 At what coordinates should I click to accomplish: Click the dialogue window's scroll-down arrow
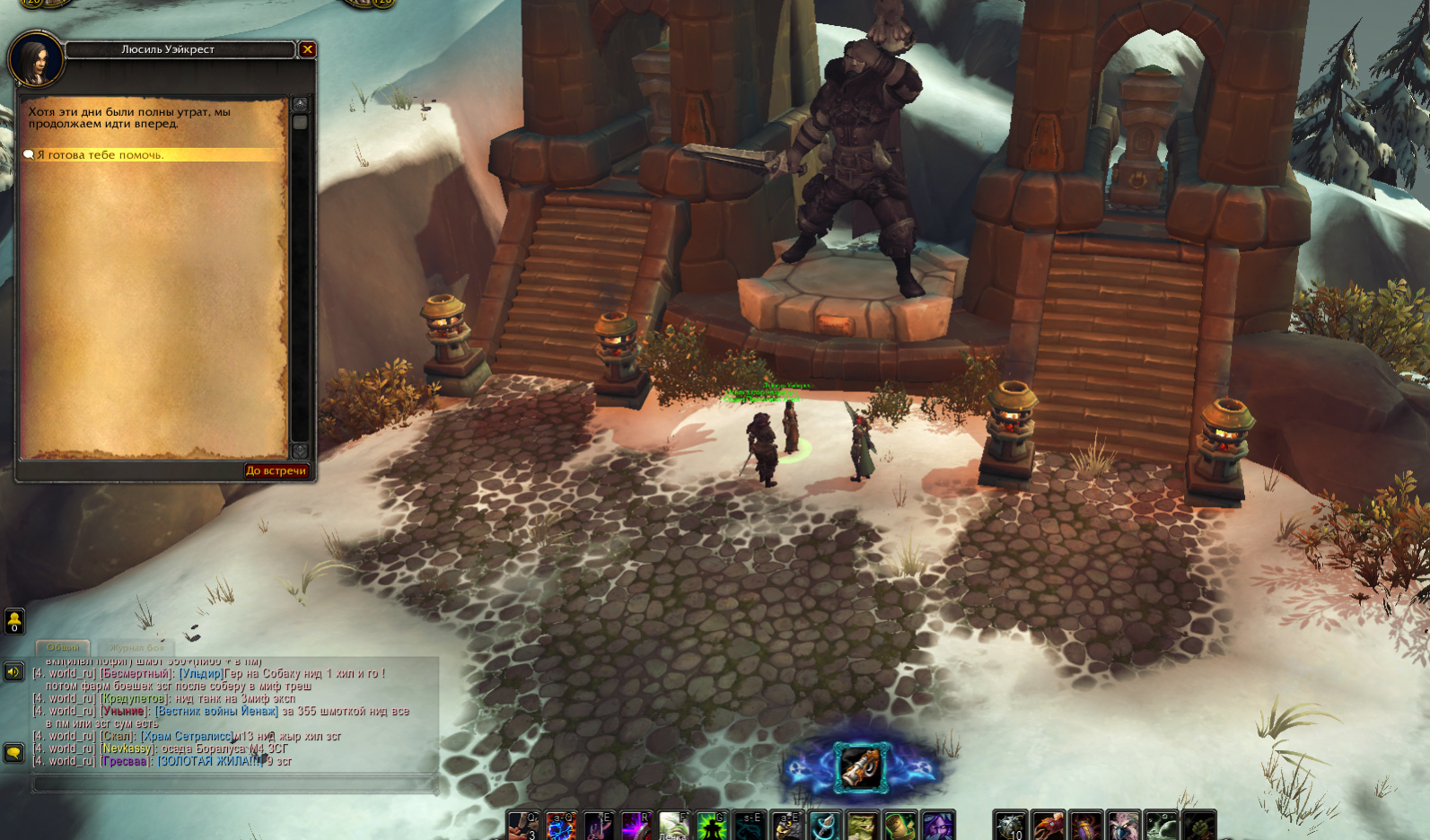[x=301, y=451]
